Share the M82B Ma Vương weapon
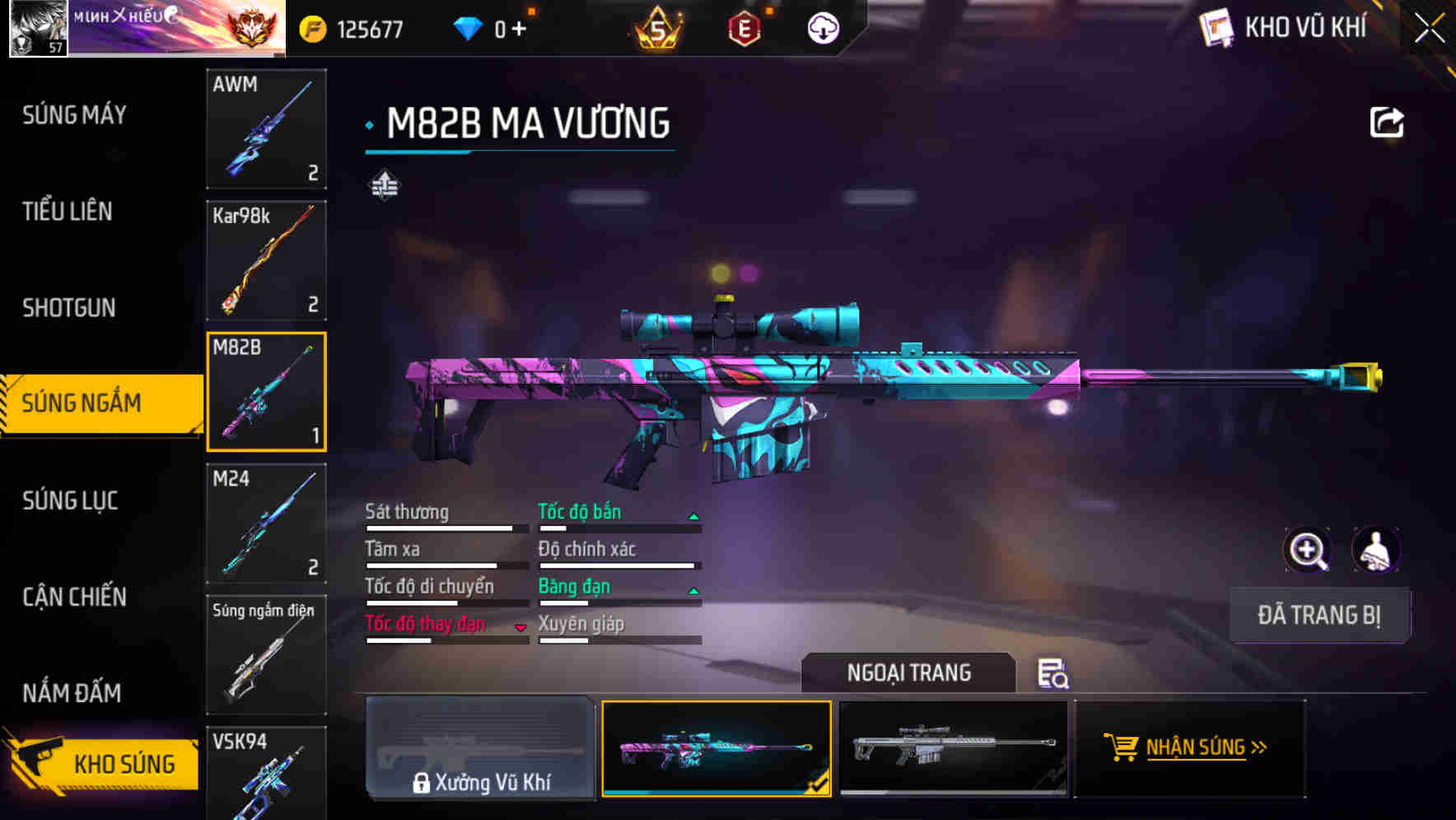This screenshot has width=1456, height=820. click(1388, 121)
